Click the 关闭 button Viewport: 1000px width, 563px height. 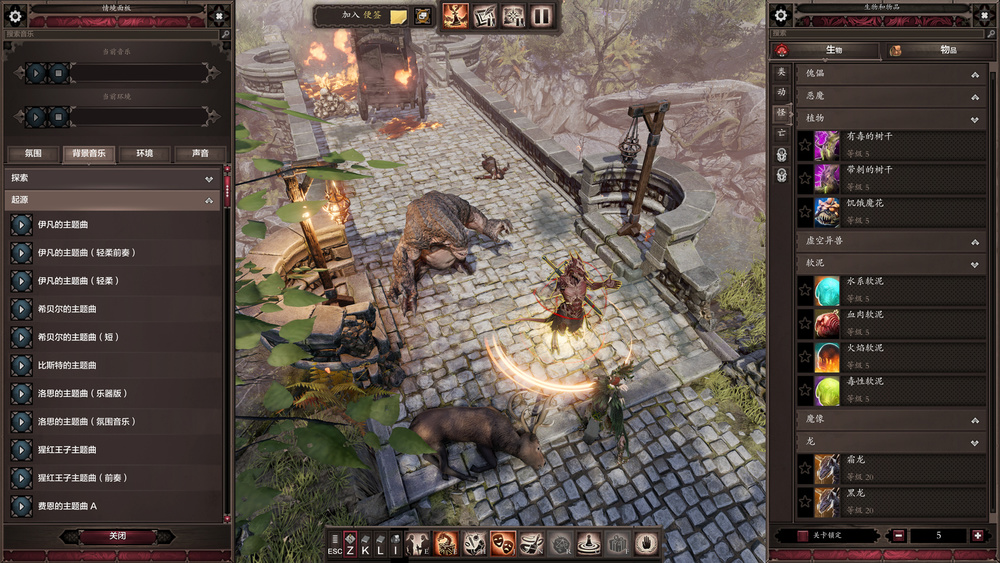click(x=117, y=536)
